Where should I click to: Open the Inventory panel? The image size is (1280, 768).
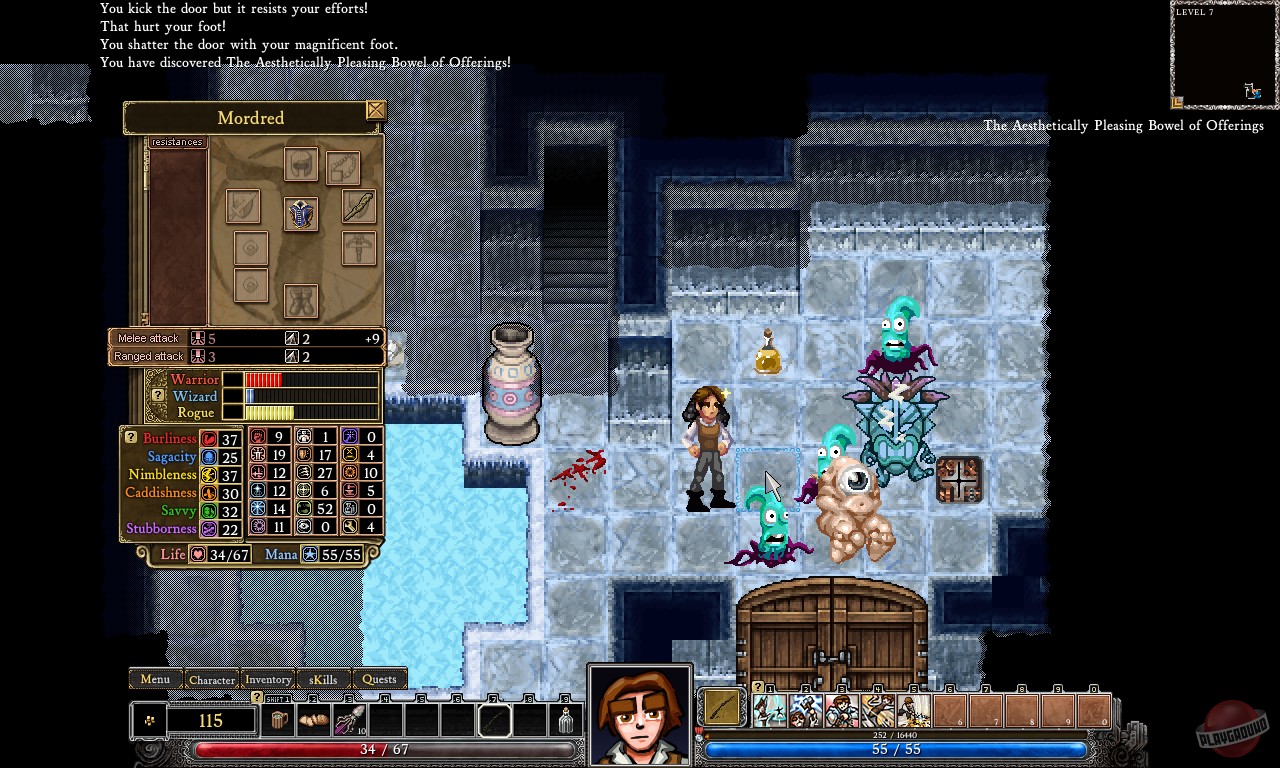point(268,680)
